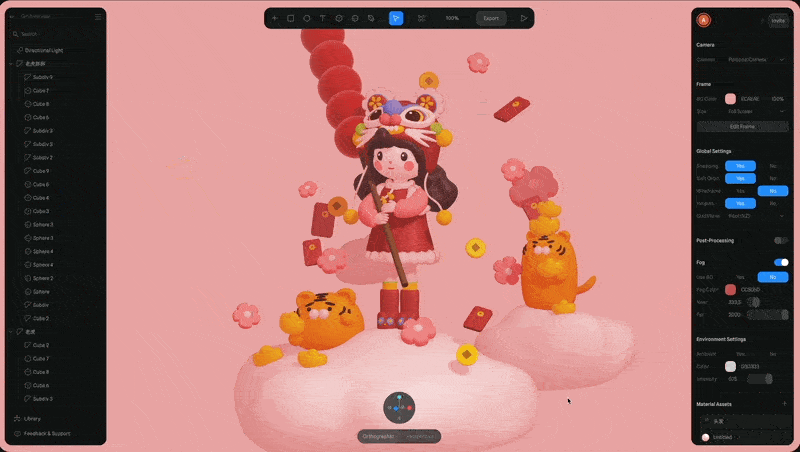Start the scene preview with the play button
The height and width of the screenshot is (452, 800).
tap(523, 18)
